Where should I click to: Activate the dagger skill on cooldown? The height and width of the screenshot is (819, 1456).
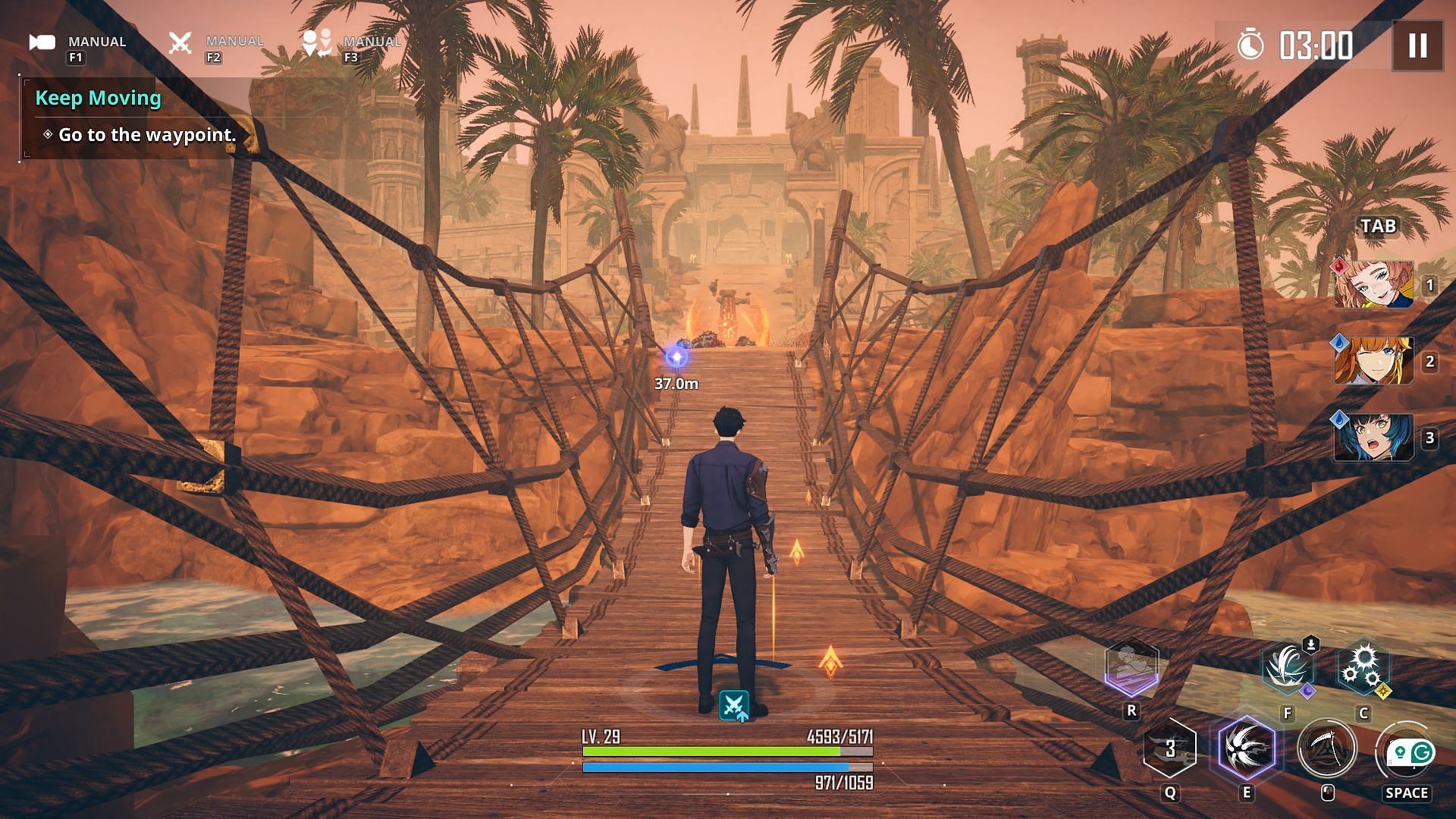[x=1170, y=749]
